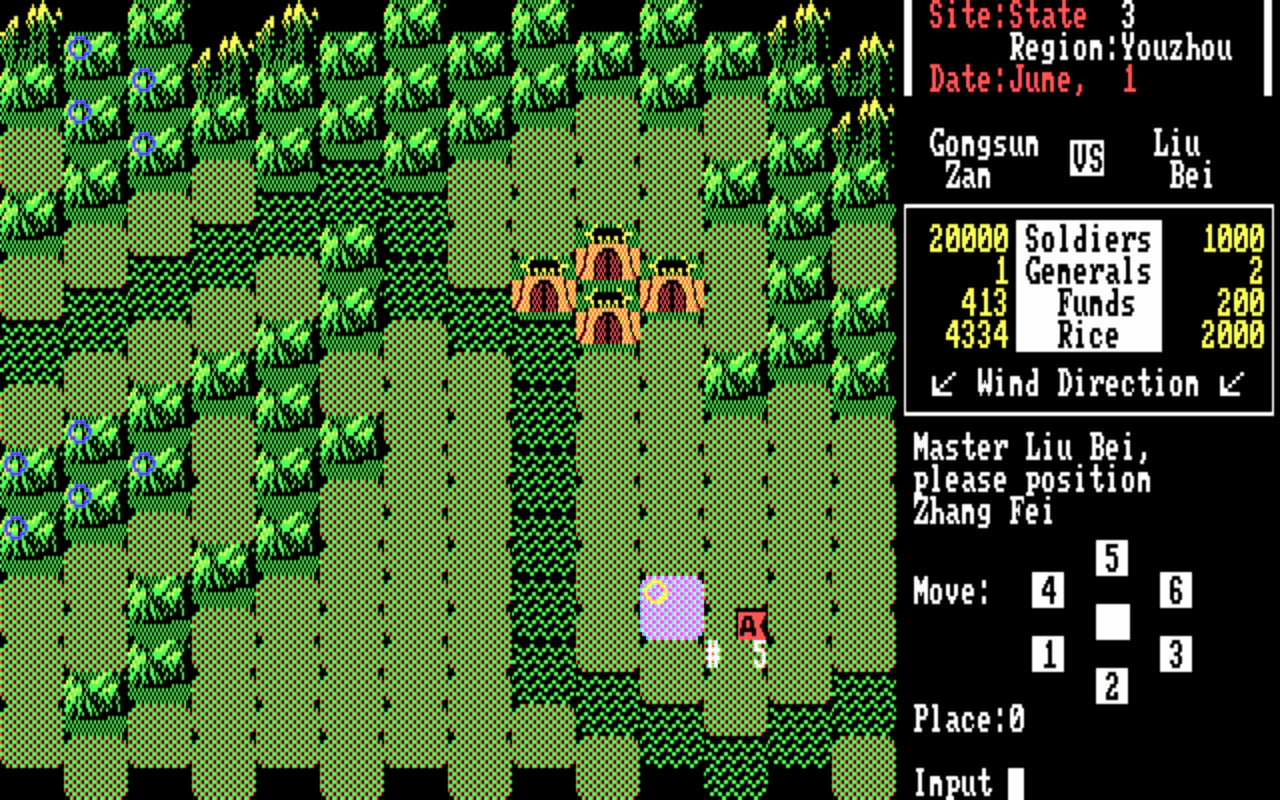The width and height of the screenshot is (1280, 800).
Task: Click the red flag unit marked A
Action: click(749, 625)
